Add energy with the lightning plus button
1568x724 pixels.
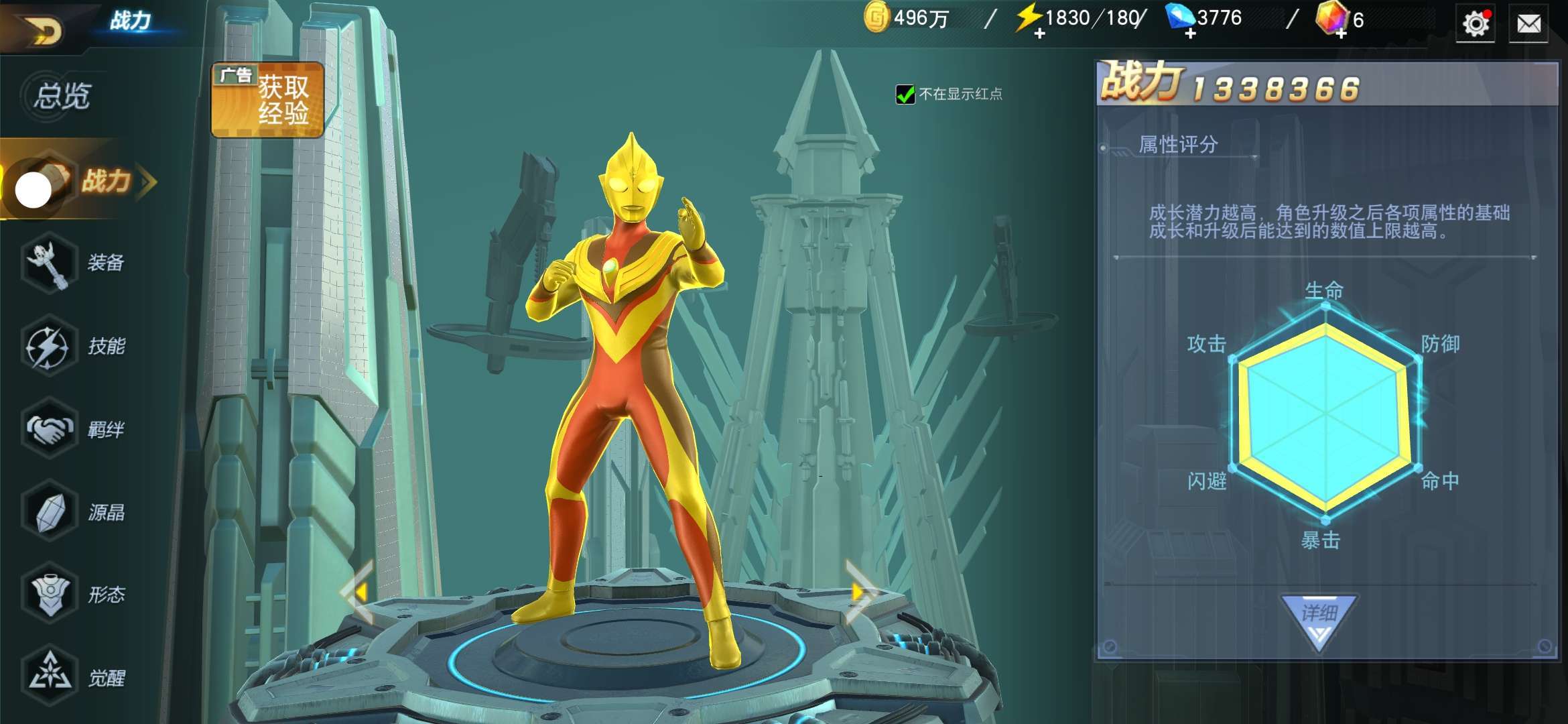(1039, 34)
